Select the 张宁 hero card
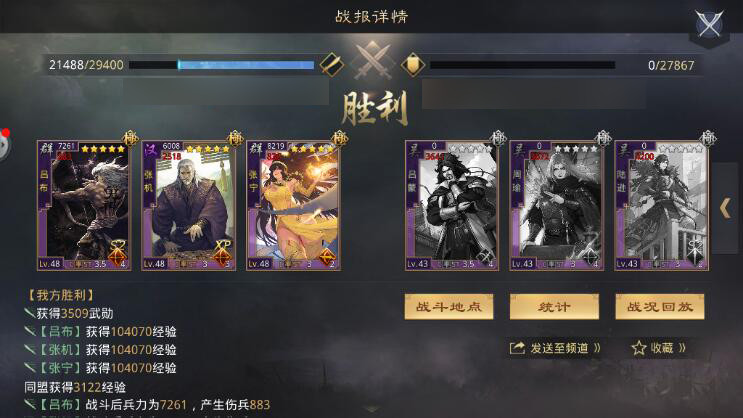Image resolution: width=743 pixels, height=418 pixels. (294, 205)
